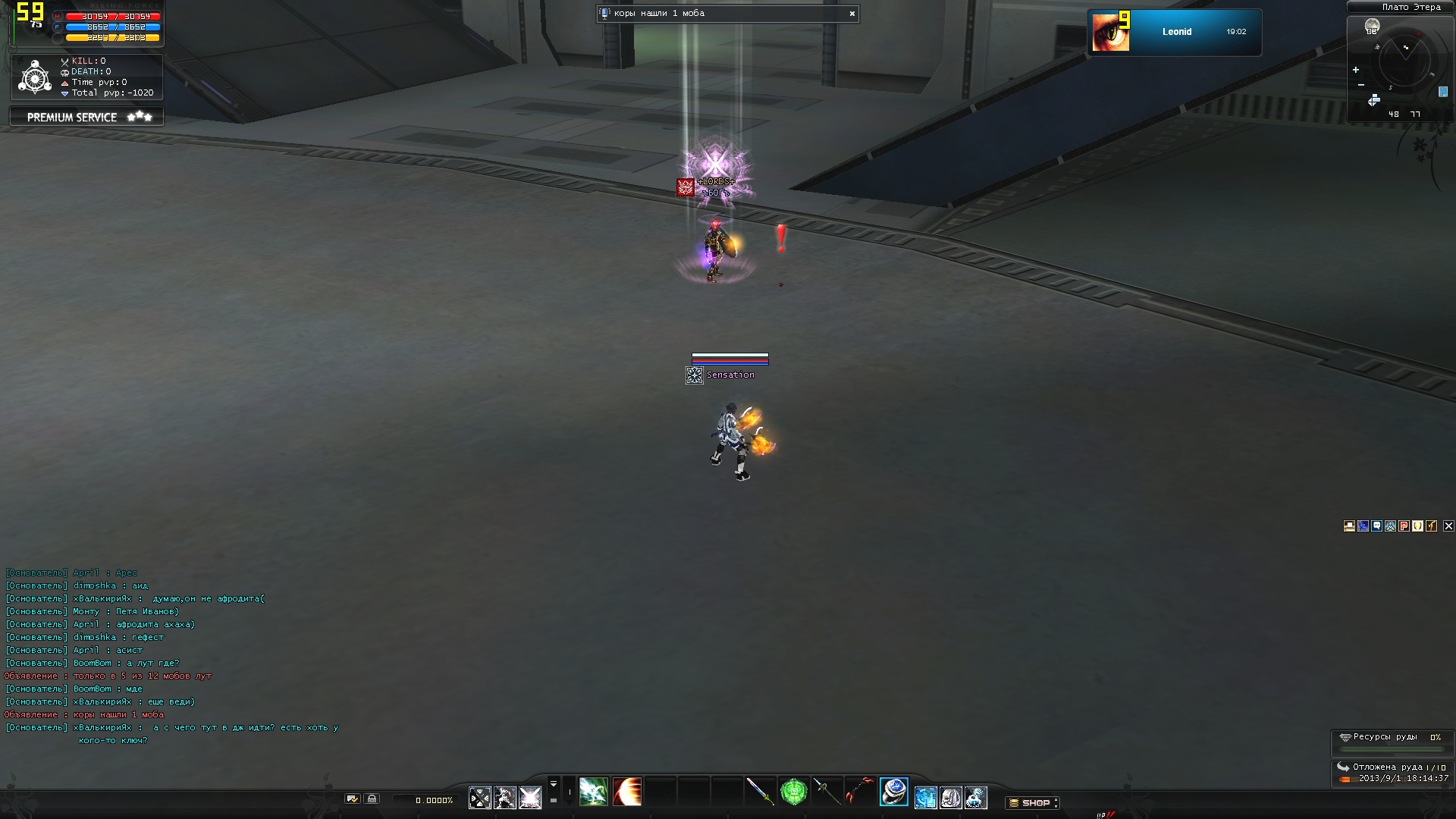
Task: Select the red bow hotbar slot
Action: (x=859, y=792)
